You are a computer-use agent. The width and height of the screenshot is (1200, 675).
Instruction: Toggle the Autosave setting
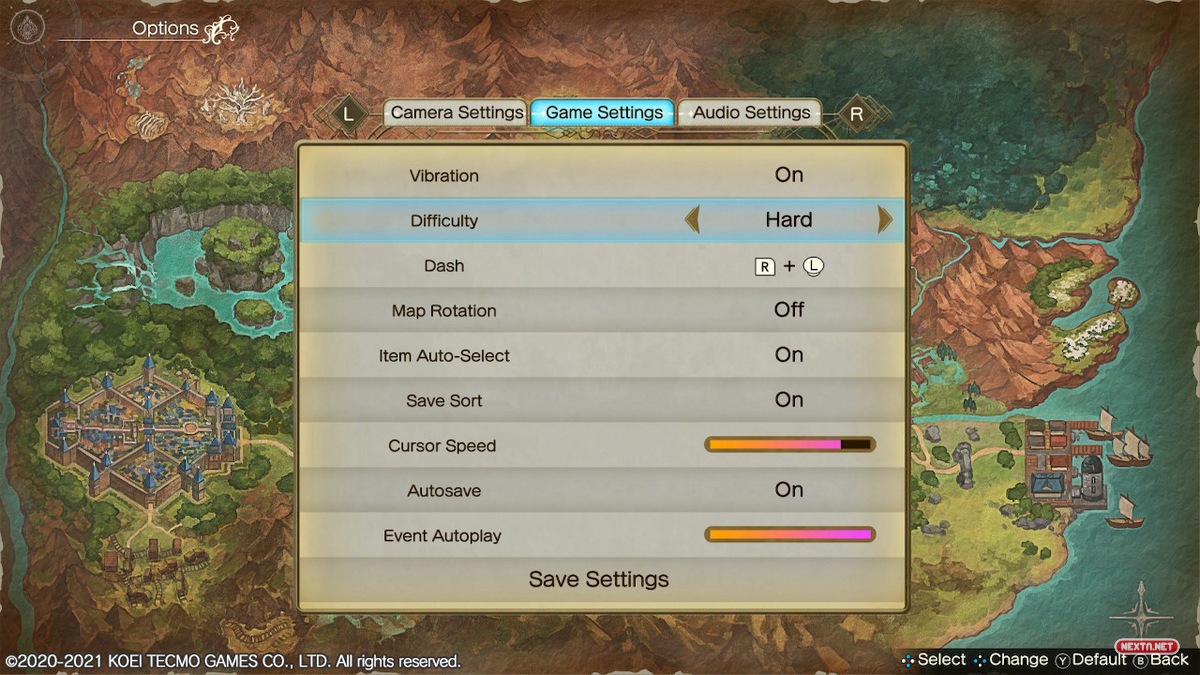788,490
